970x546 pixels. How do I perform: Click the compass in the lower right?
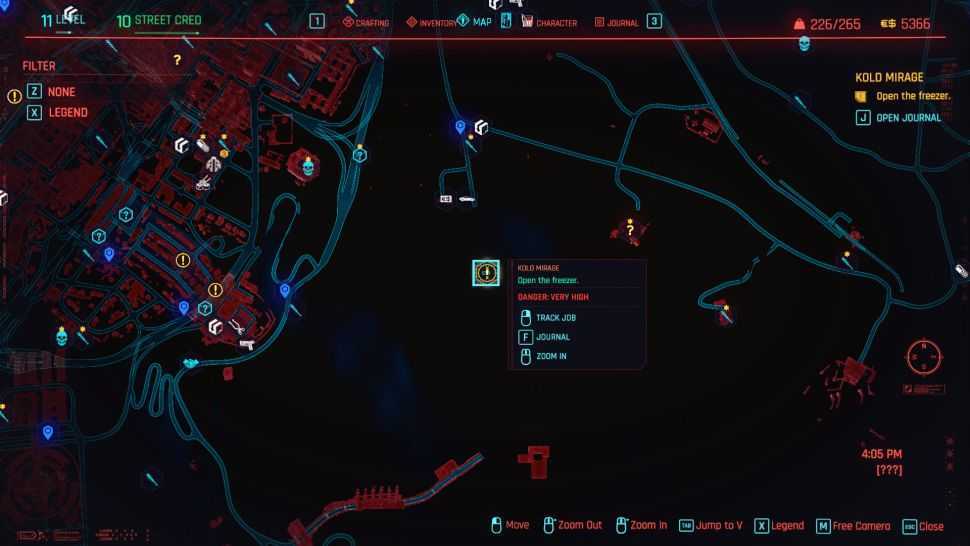coord(923,355)
